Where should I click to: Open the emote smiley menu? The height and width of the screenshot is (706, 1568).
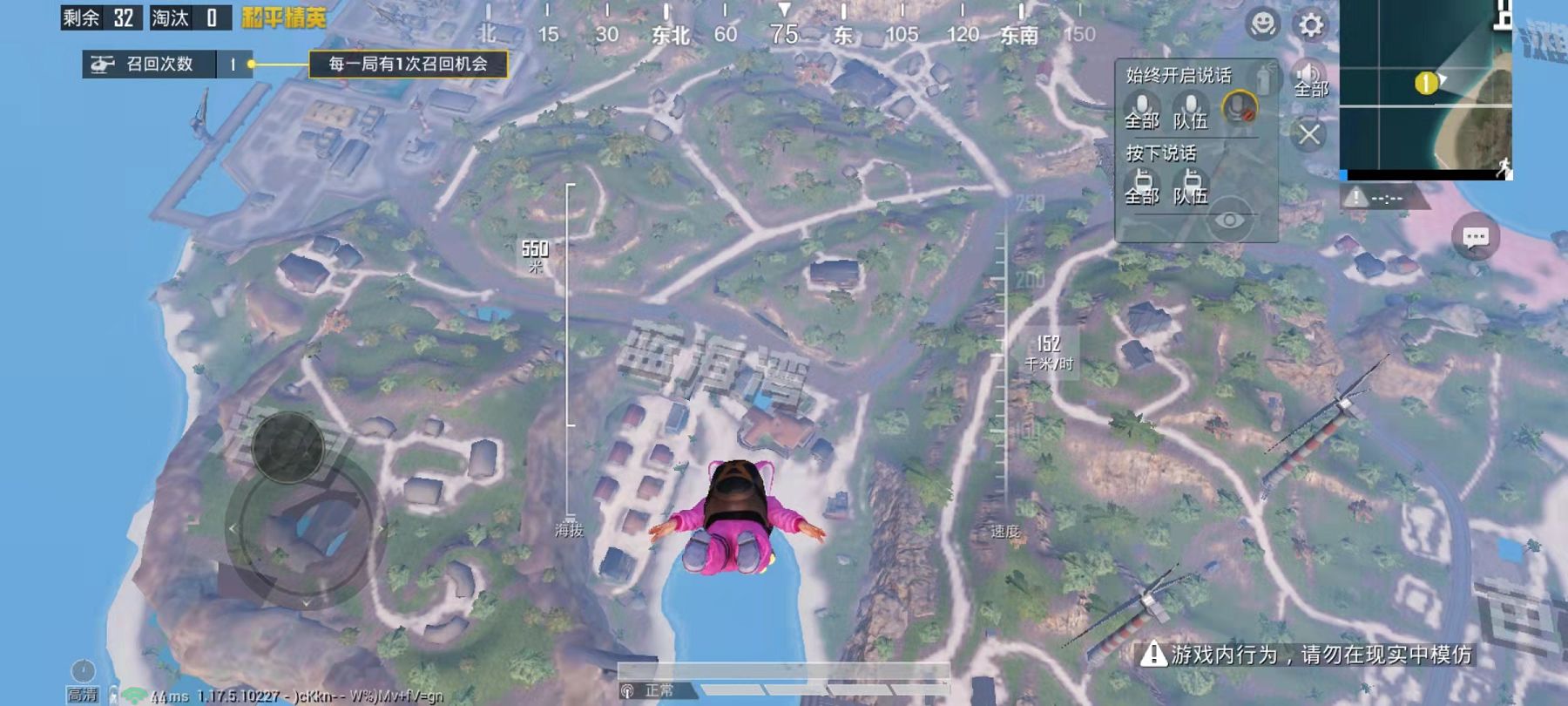point(1262,24)
